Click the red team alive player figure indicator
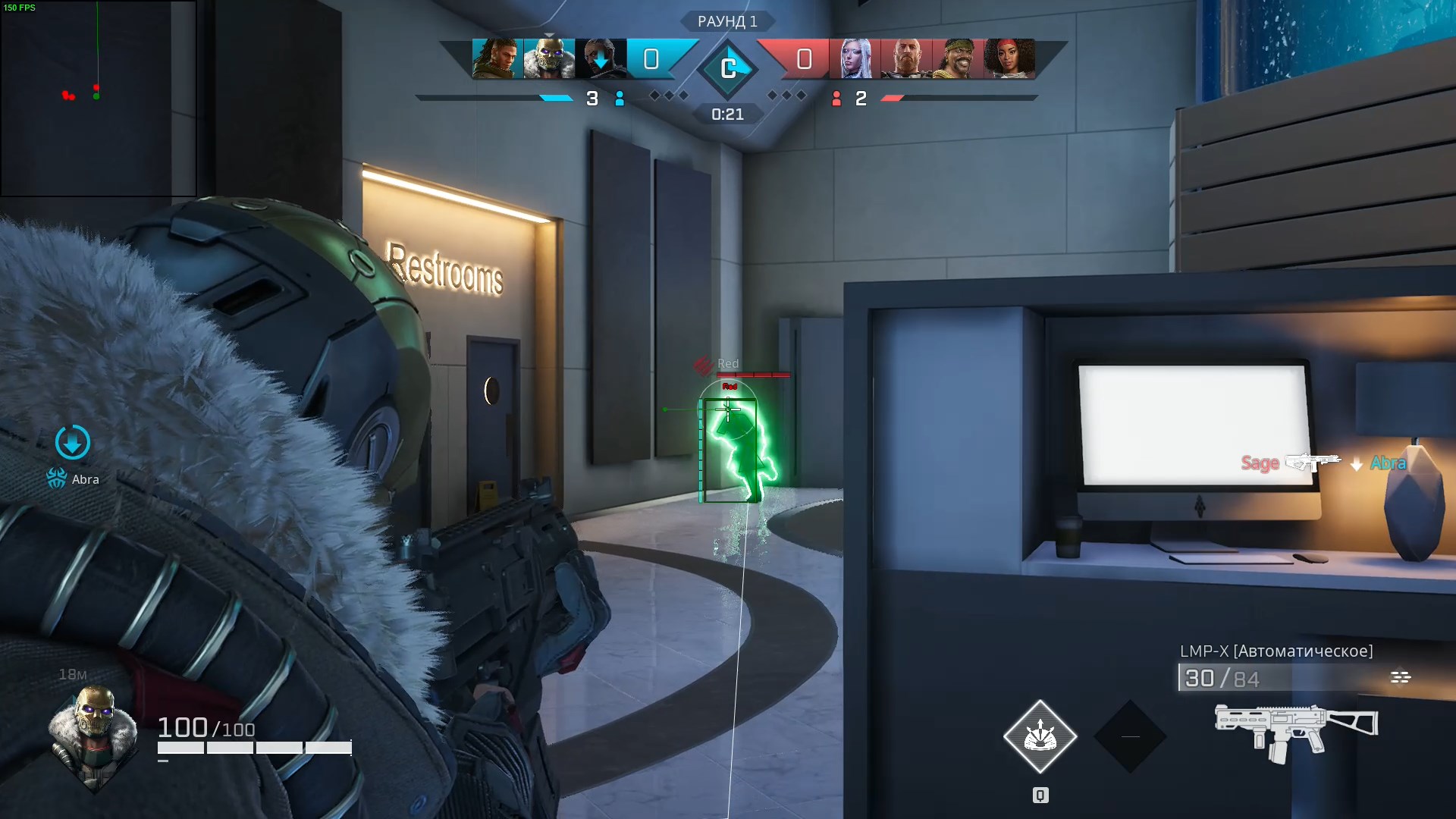This screenshot has width=1456, height=819. (837, 98)
